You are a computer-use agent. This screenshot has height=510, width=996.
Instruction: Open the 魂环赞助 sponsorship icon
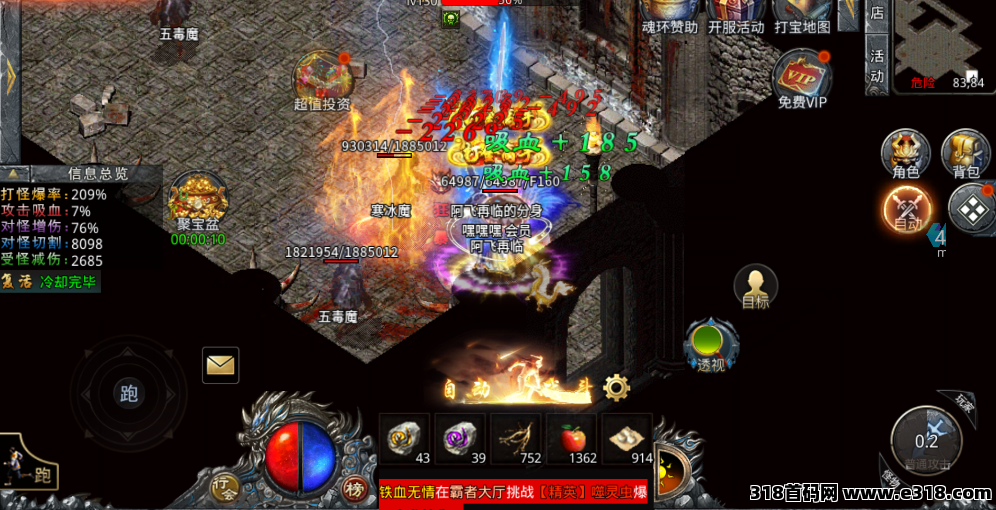click(669, 14)
